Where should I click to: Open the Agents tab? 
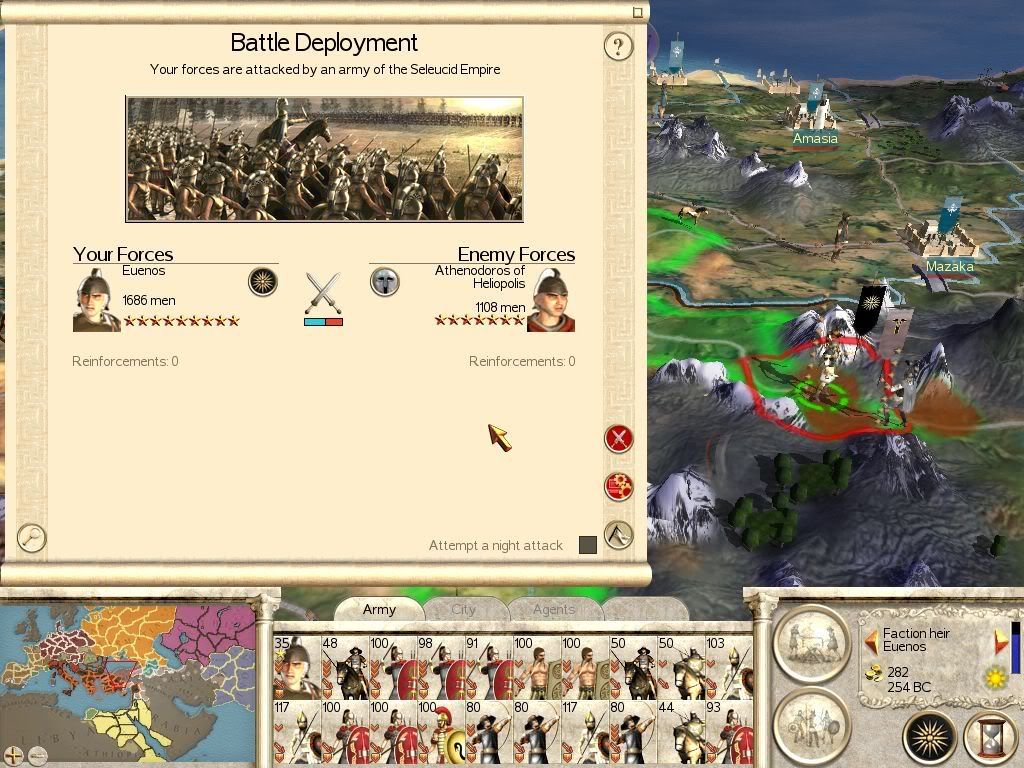click(554, 609)
